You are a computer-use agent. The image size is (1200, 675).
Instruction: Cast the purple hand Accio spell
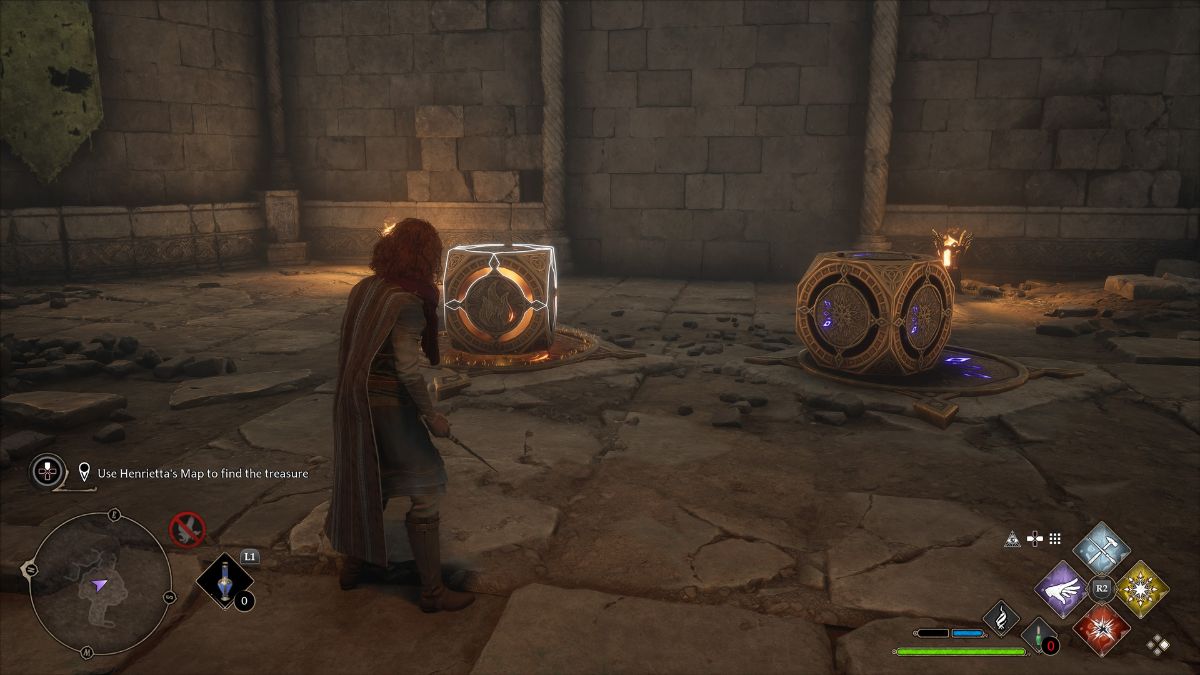pyautogui.click(x=1060, y=589)
